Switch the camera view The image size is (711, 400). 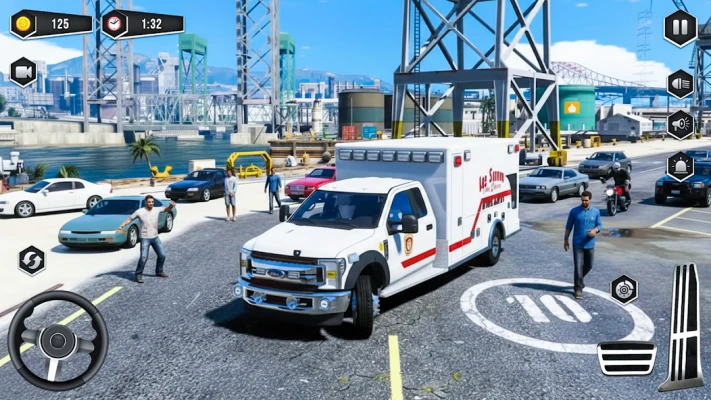(x=23, y=71)
